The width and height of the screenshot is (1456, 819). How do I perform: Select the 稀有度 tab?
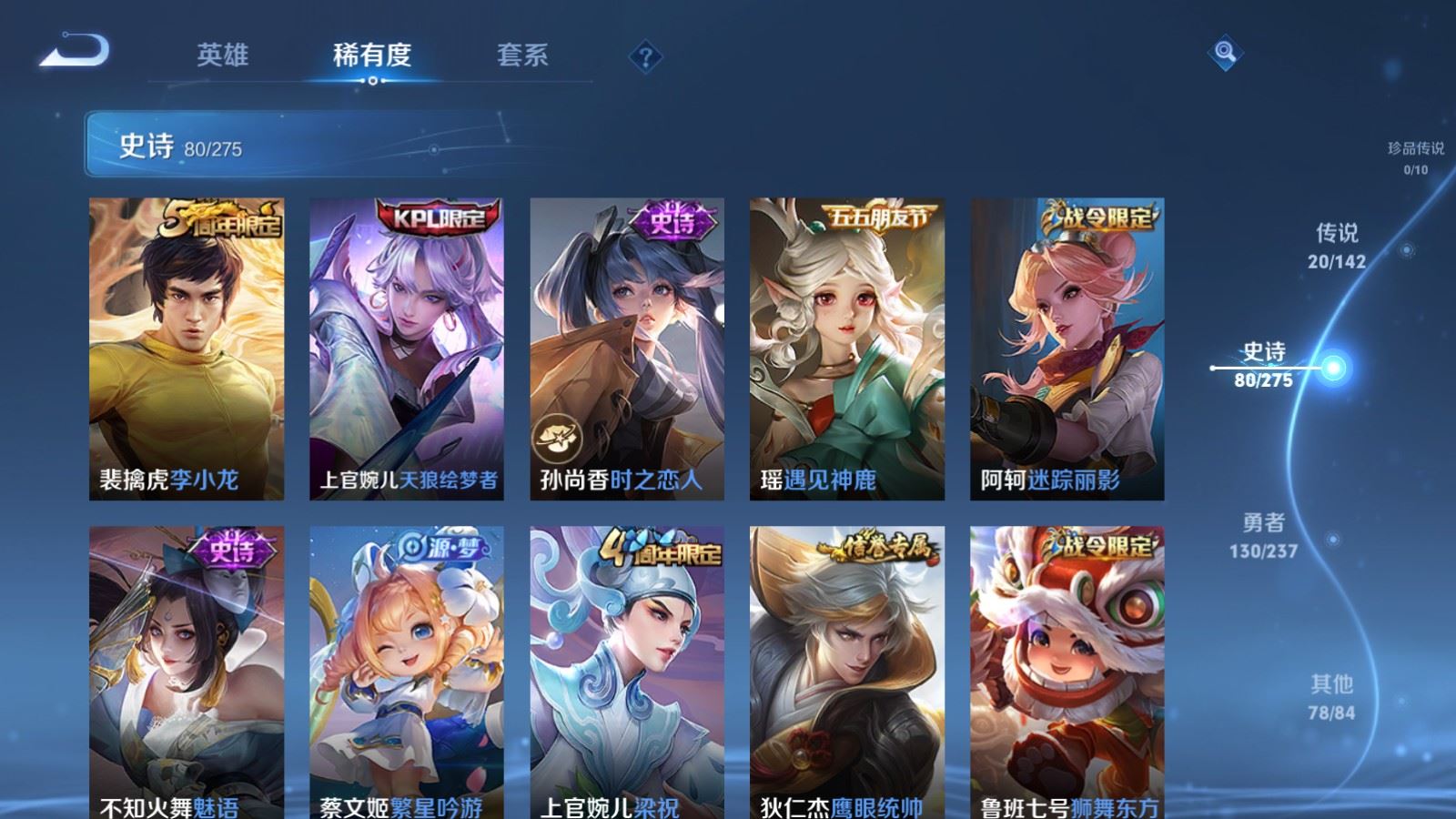(x=373, y=55)
